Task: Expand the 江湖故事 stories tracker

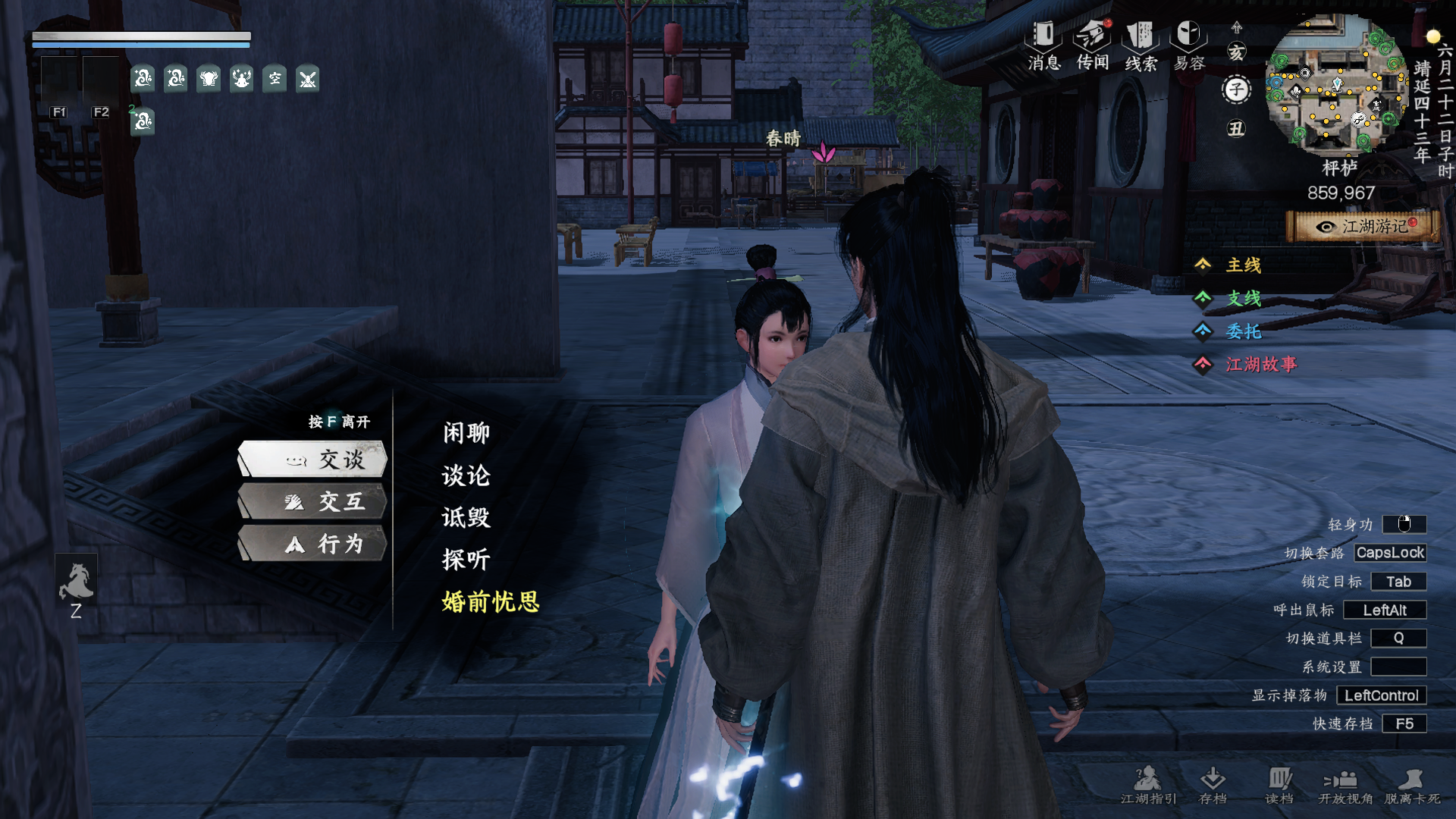Action: [1260, 365]
